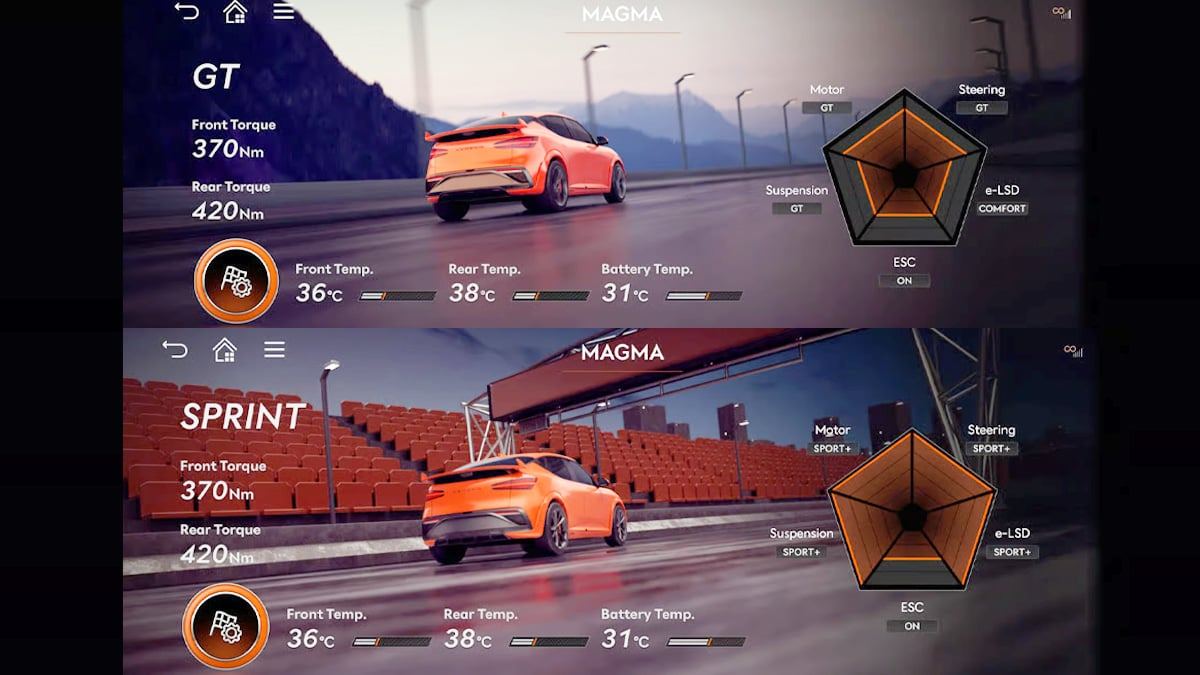The width and height of the screenshot is (1200, 675).
Task: Open the checkered flag settings button in GT
Action: [236, 281]
